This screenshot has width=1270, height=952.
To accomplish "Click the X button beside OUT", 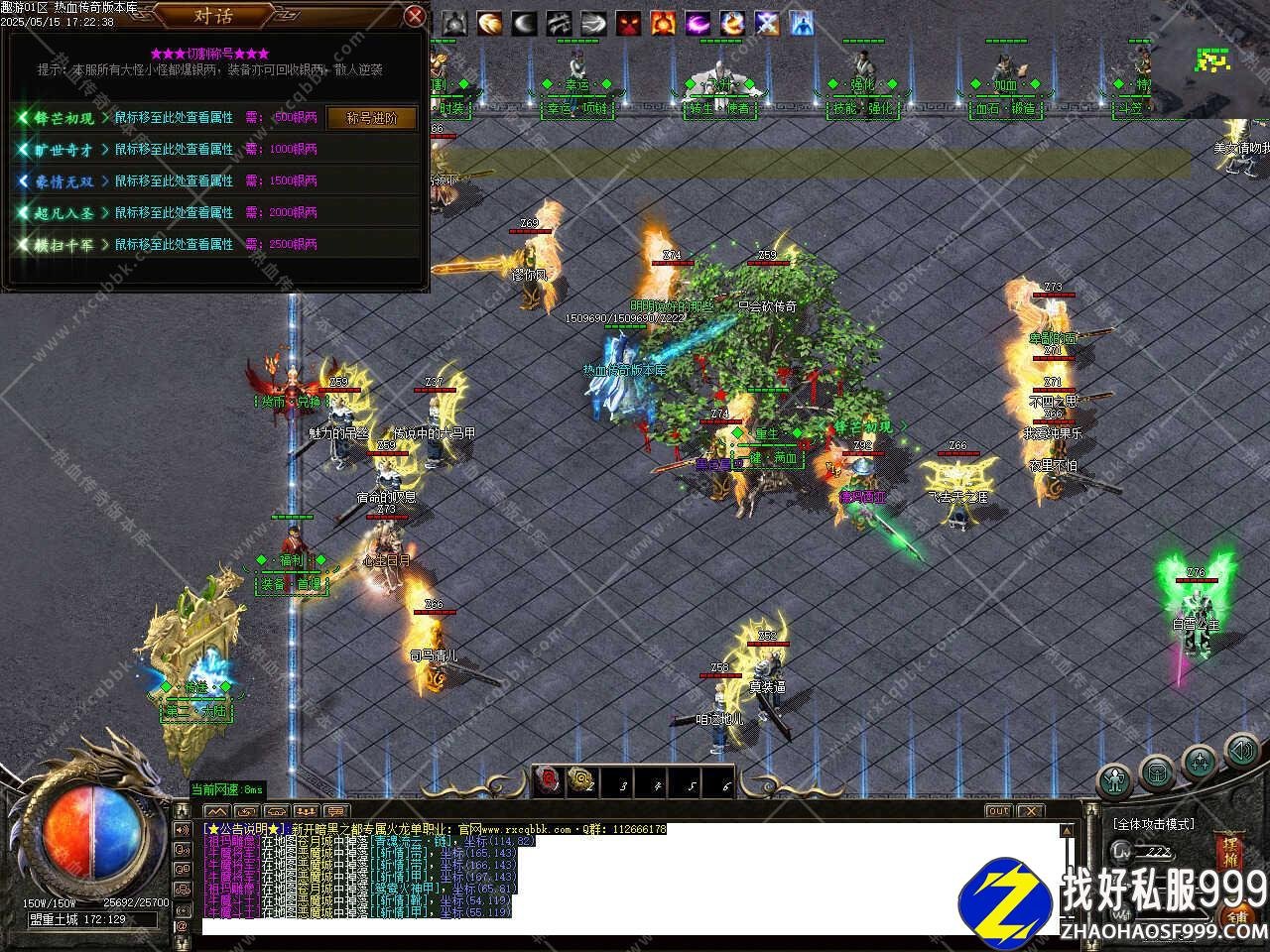I will (1032, 810).
